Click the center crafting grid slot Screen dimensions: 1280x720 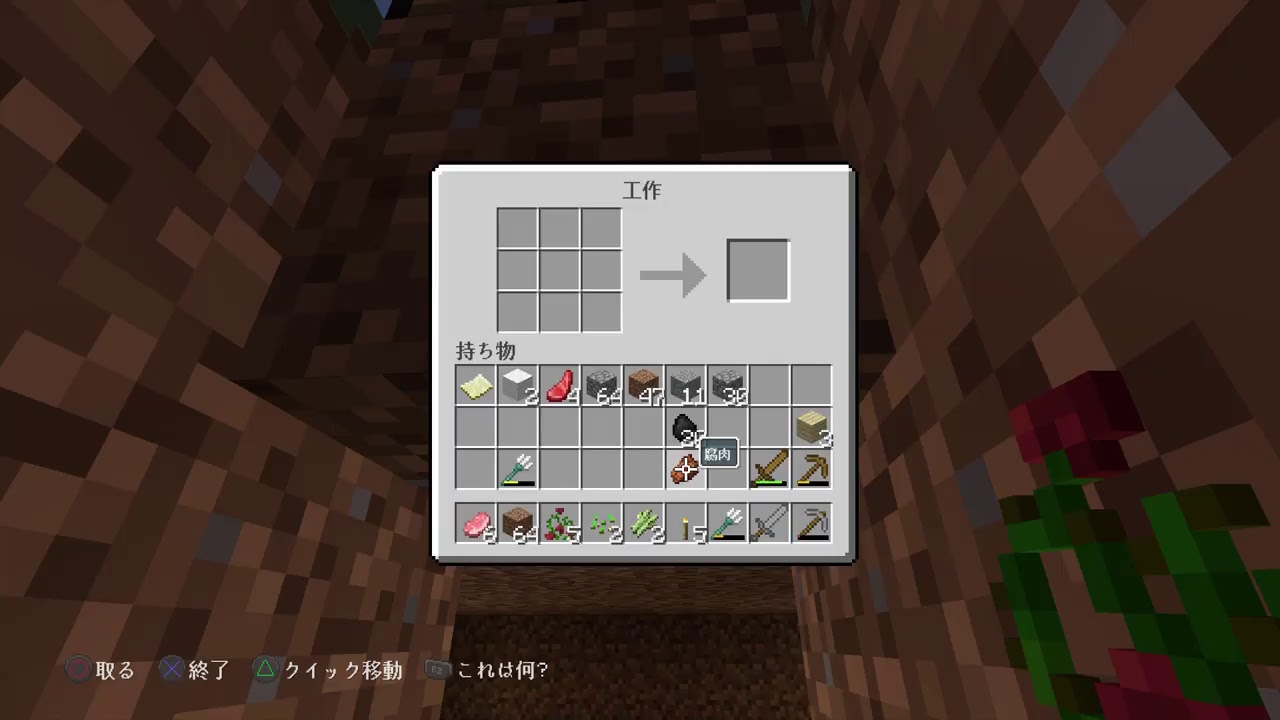pos(558,269)
